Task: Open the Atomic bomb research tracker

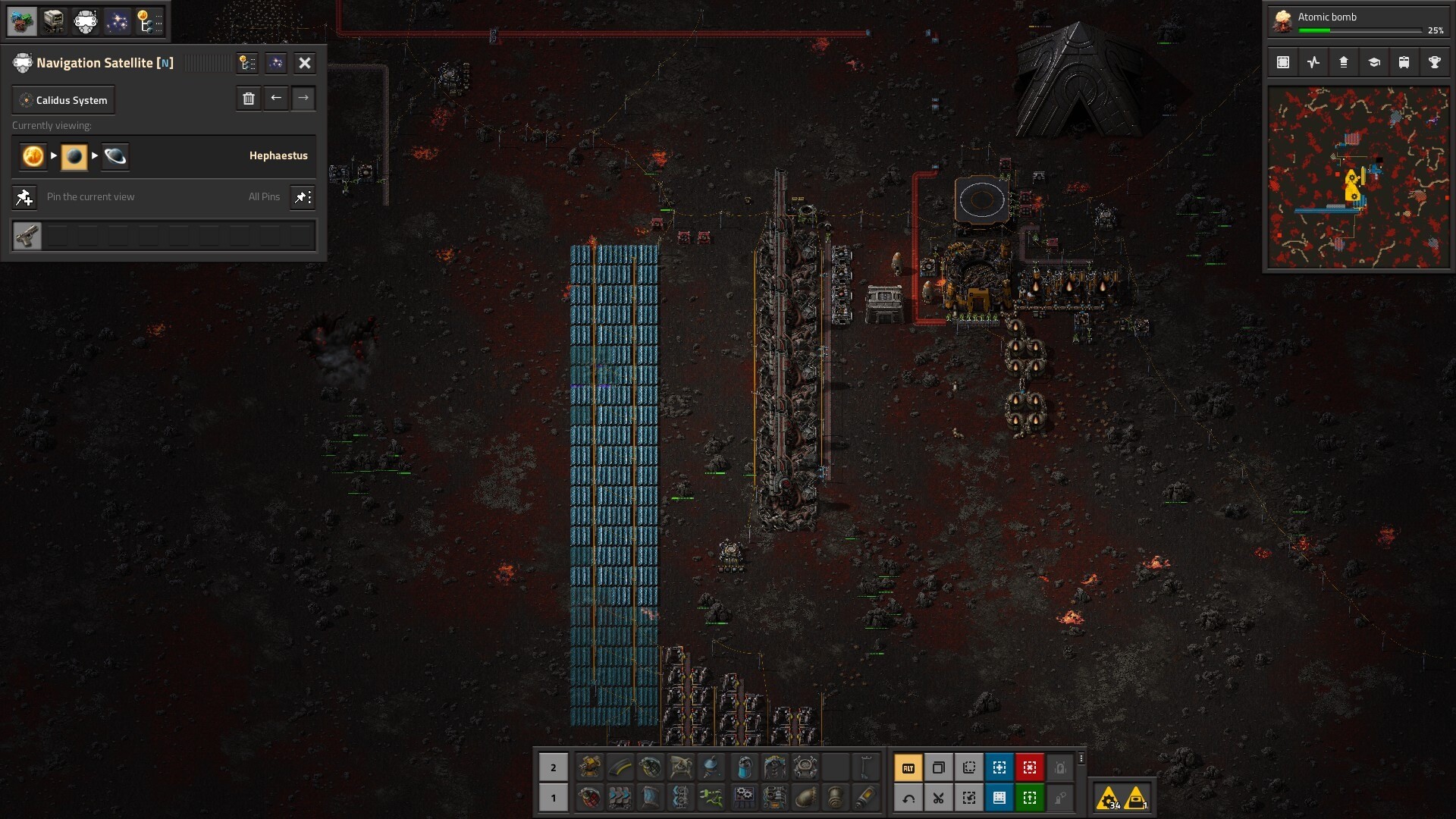Action: tap(1357, 21)
